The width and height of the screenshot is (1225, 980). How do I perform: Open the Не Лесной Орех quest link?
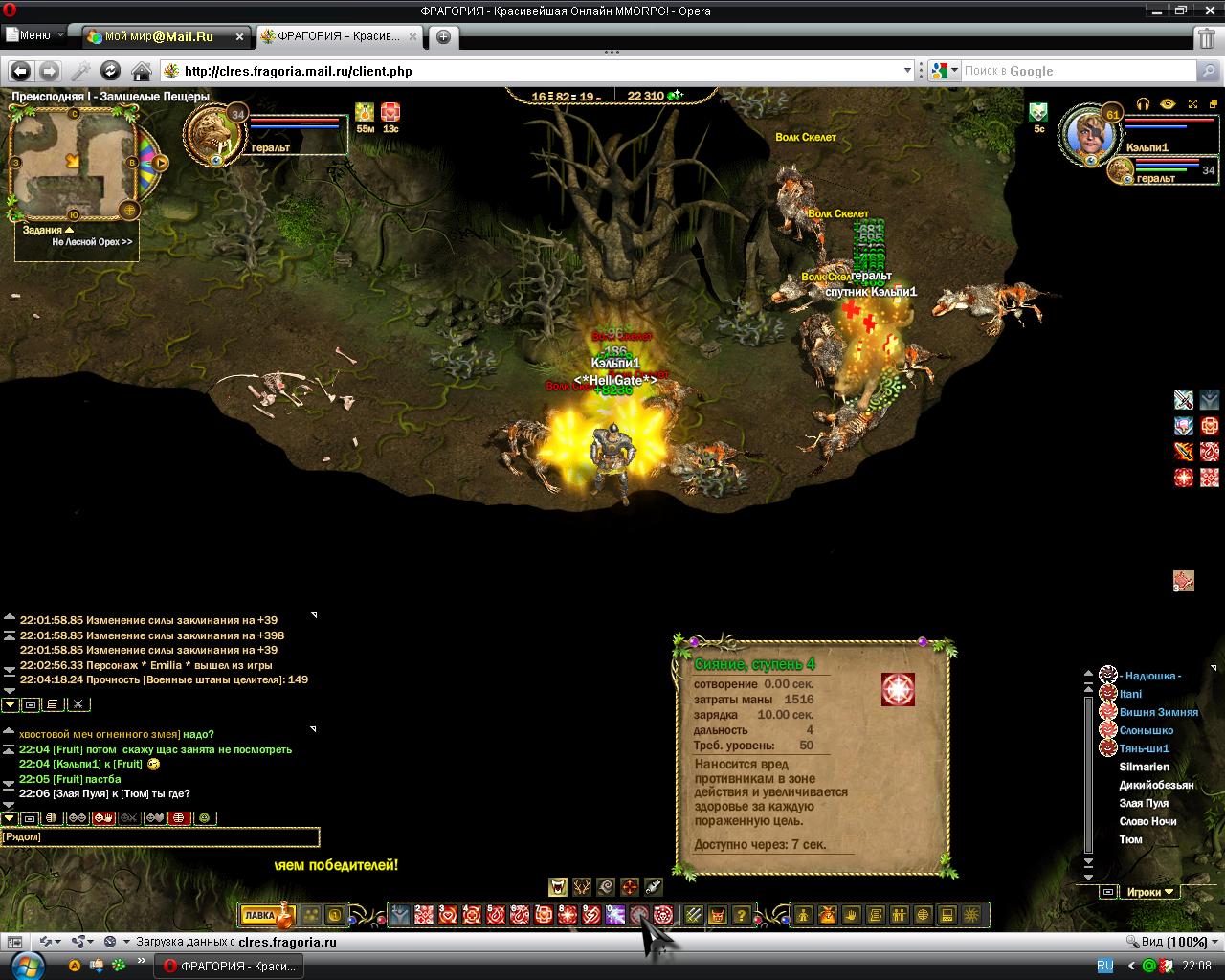click(x=91, y=242)
